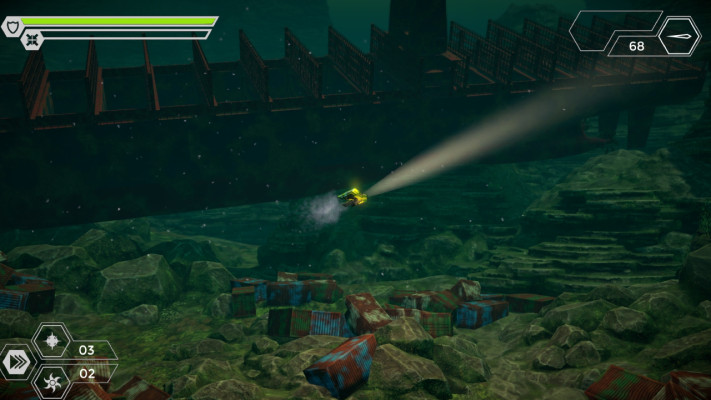711x400 pixels.
Task: Activate the triple-arrow boost ability
Action: click(x=15, y=362)
